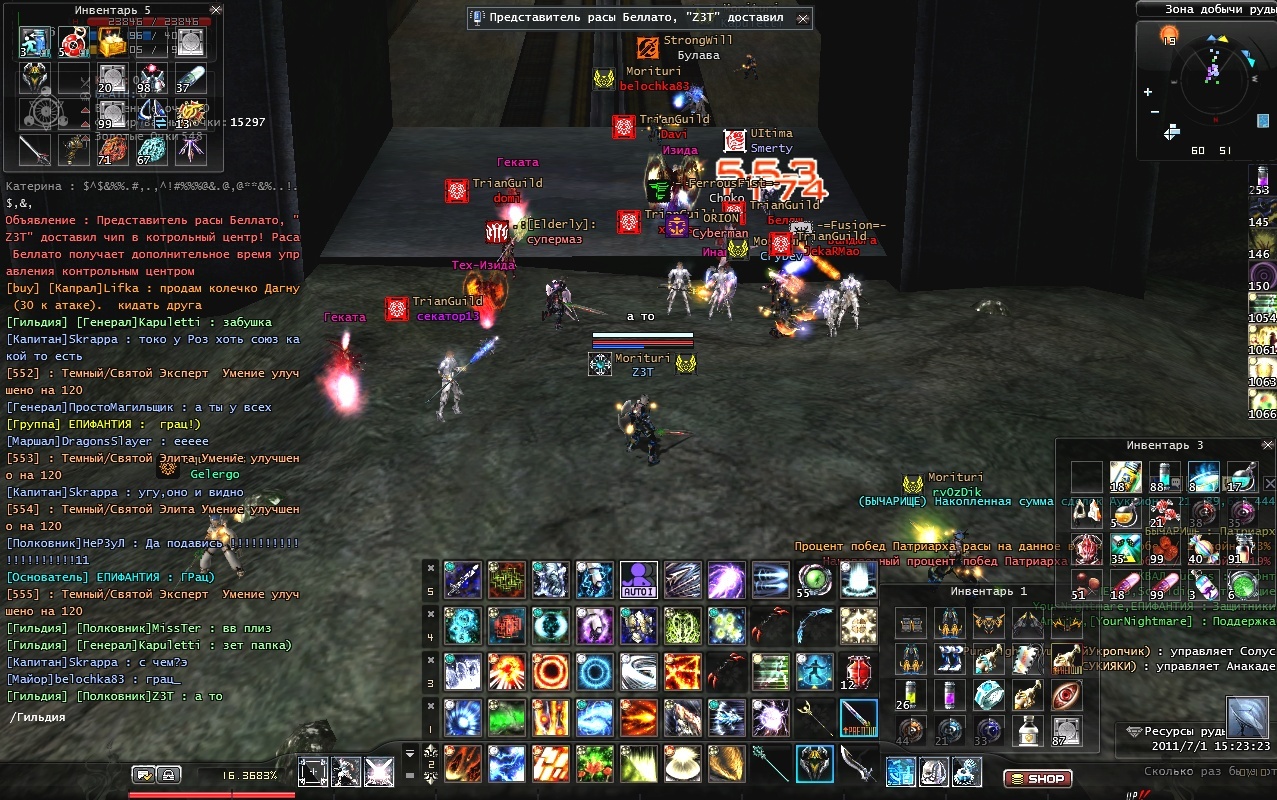Screen dimensions: 1277x800
Task: Zoom in the minimap with plus button
Action: [x=1148, y=92]
